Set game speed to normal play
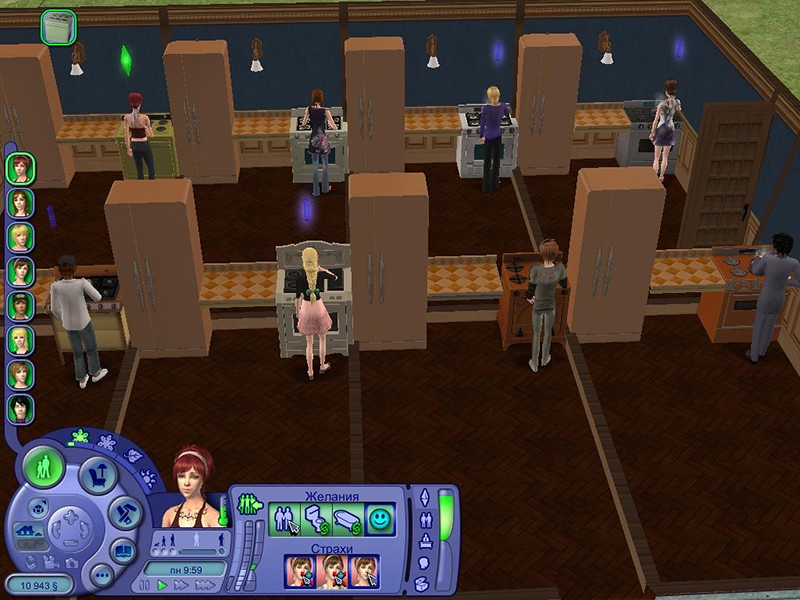Image resolution: width=800 pixels, height=600 pixels. tap(162, 584)
